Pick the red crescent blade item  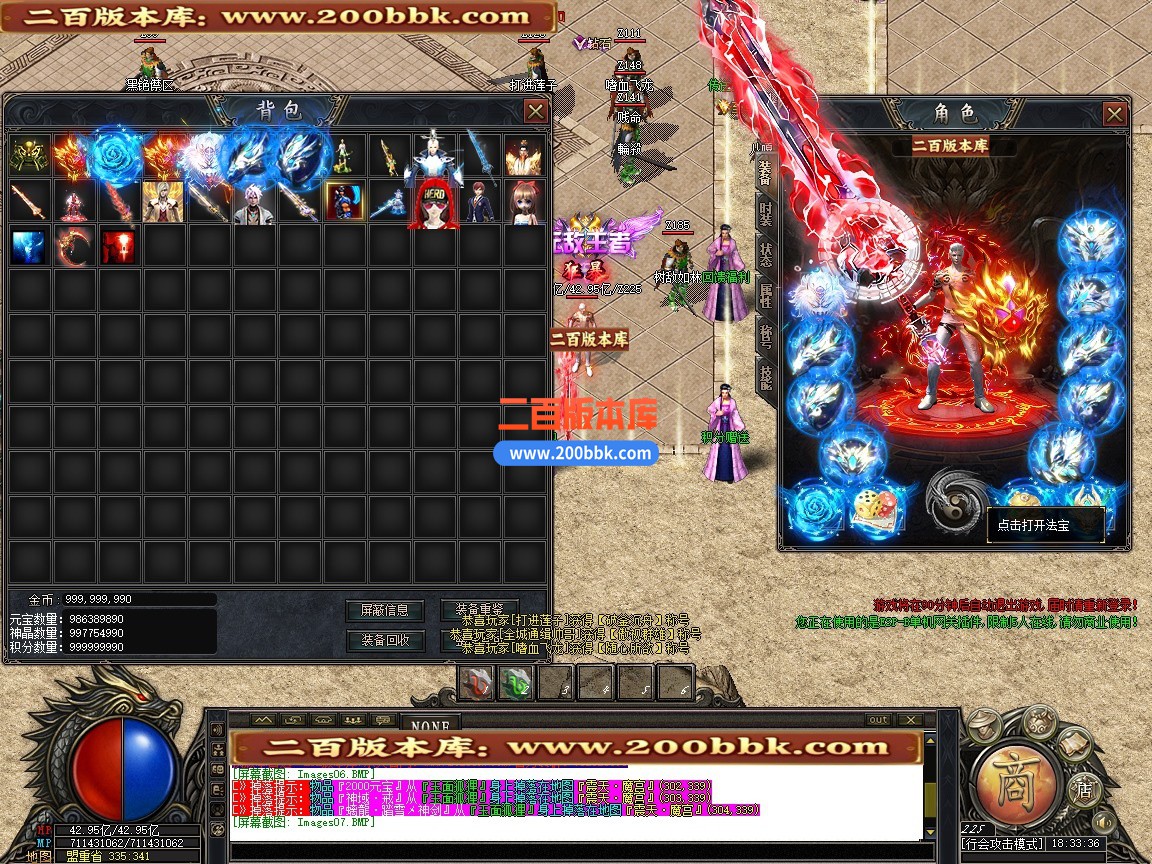pos(73,246)
